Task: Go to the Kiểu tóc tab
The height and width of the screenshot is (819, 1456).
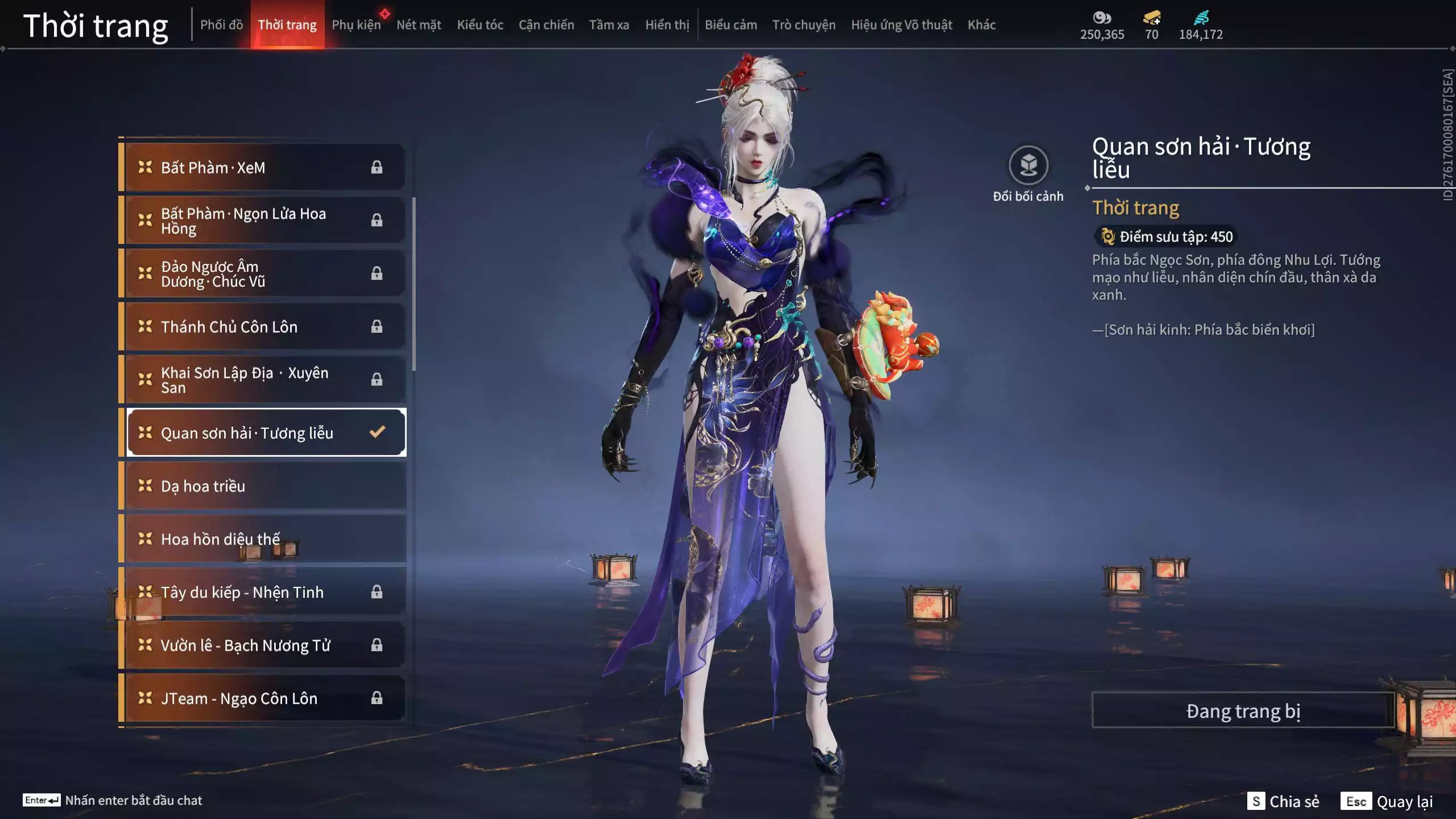Action: [x=480, y=25]
